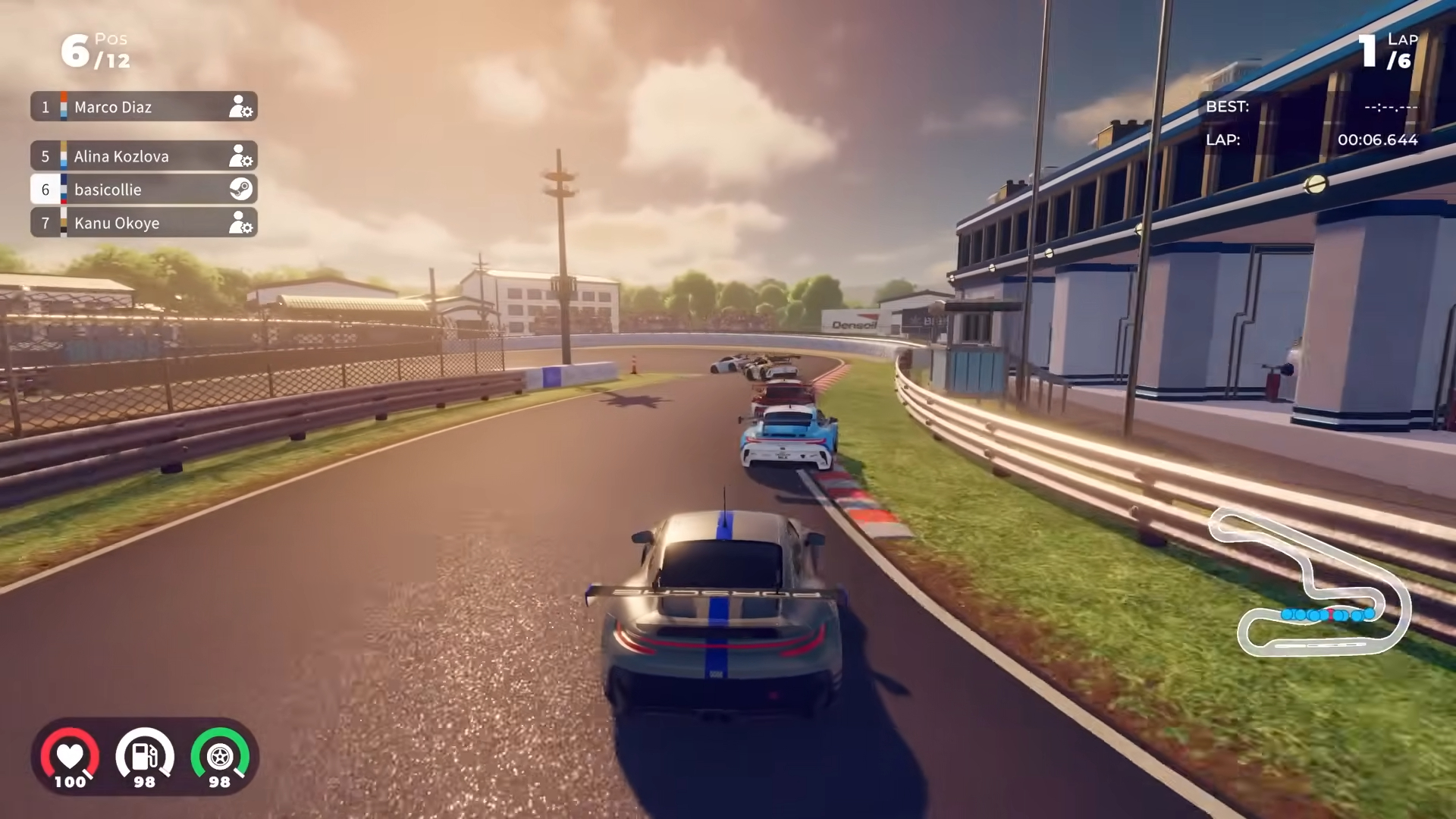
Task: Click the heart car health gauge
Action: point(70,757)
